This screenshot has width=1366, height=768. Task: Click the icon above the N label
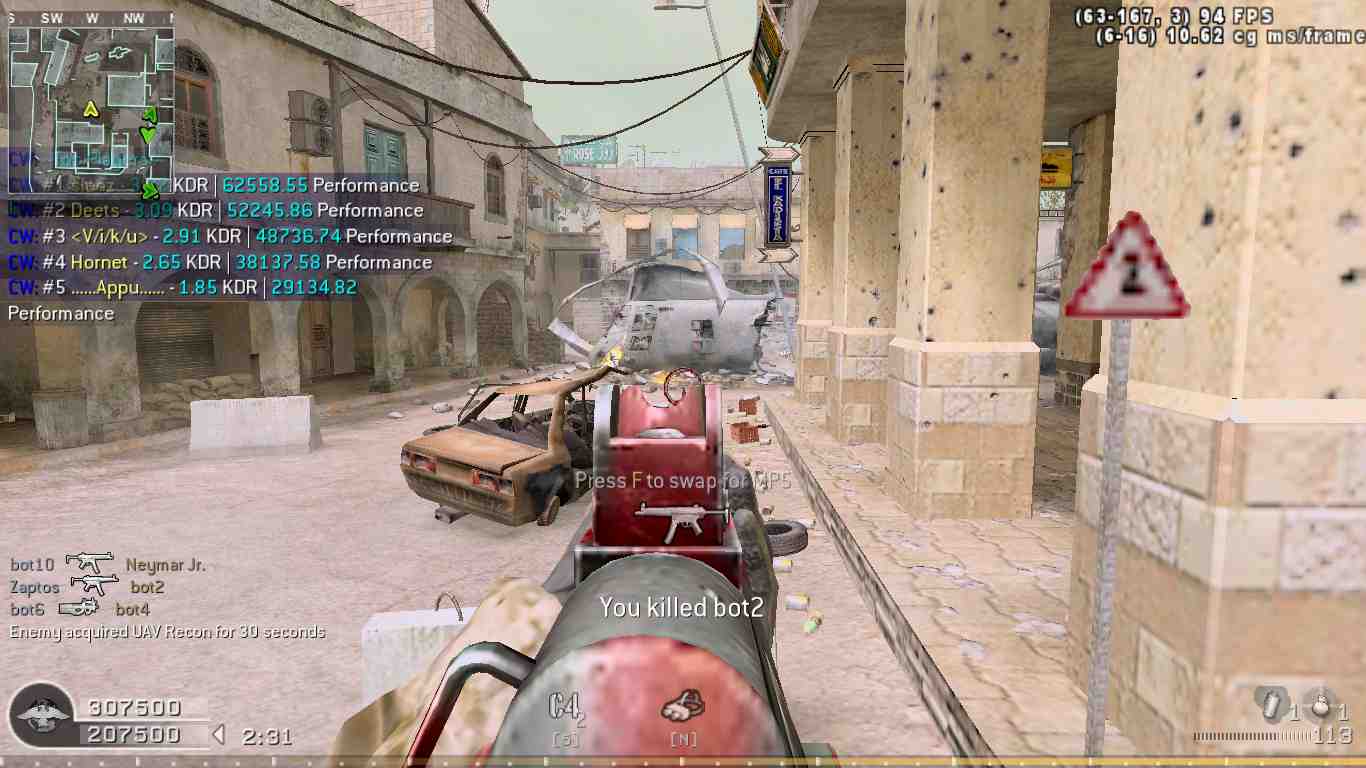683,708
